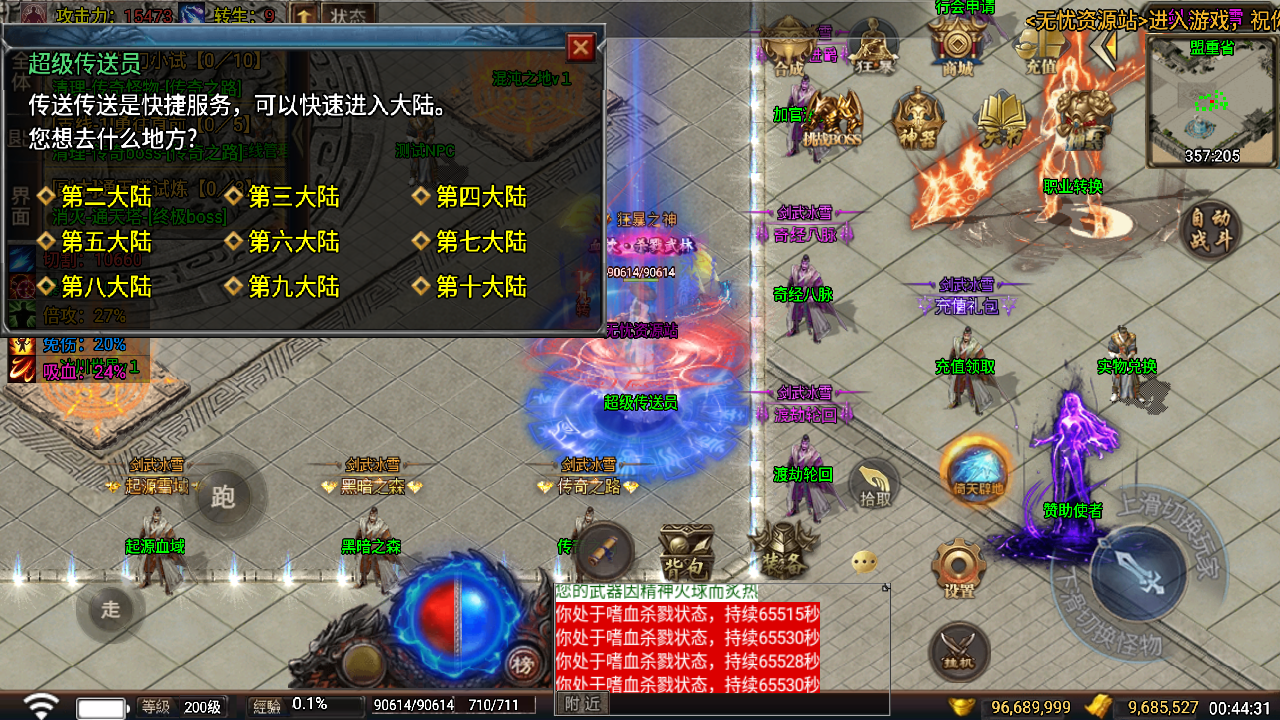Activate the sword attack button

click(1138, 573)
